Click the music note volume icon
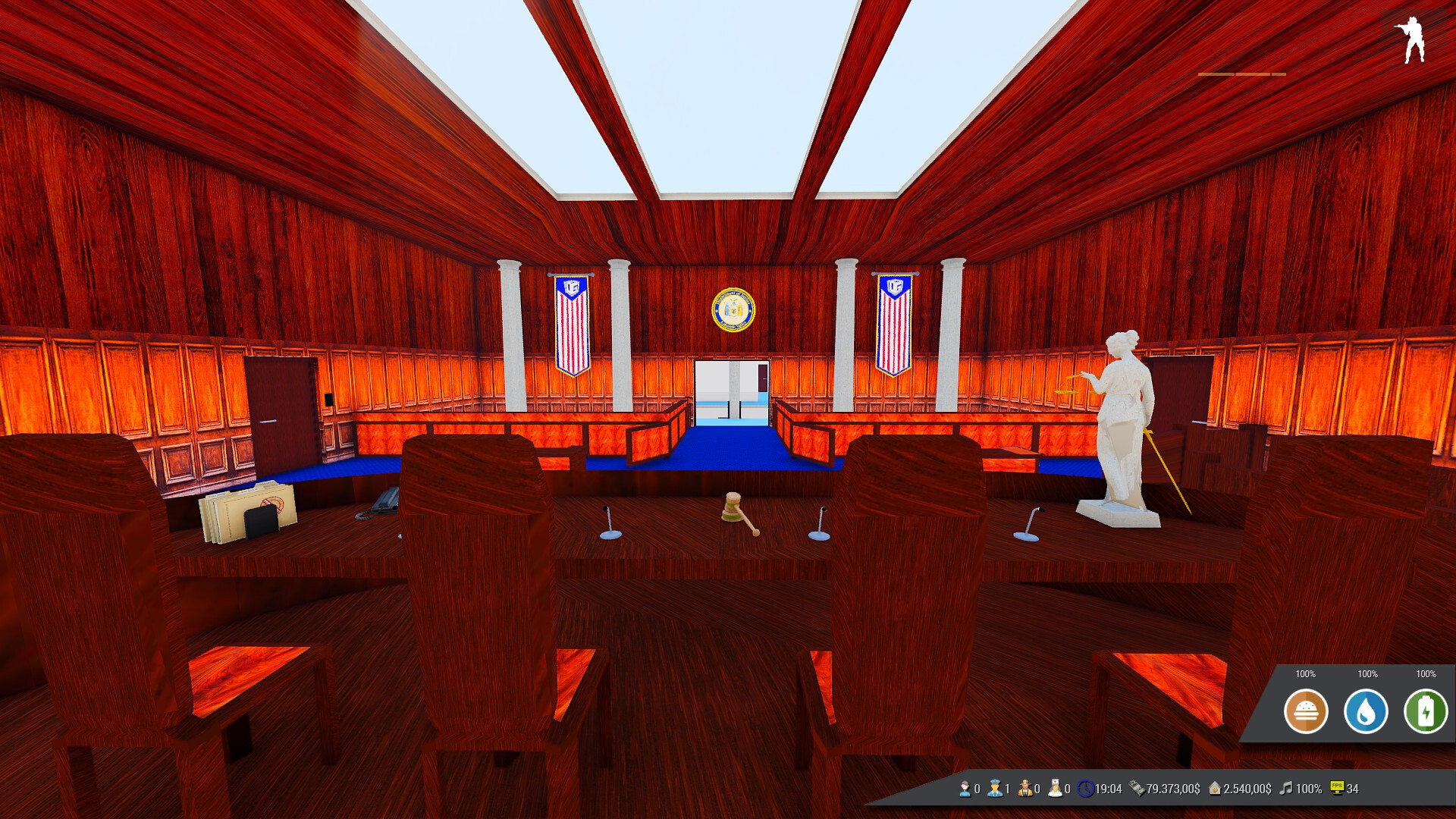 (1286, 789)
